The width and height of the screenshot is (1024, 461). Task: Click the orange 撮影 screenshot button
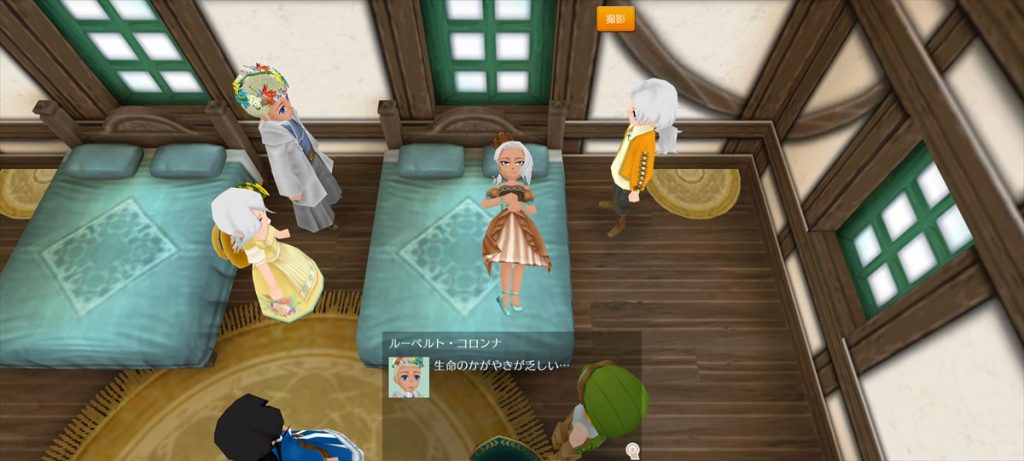(x=615, y=19)
